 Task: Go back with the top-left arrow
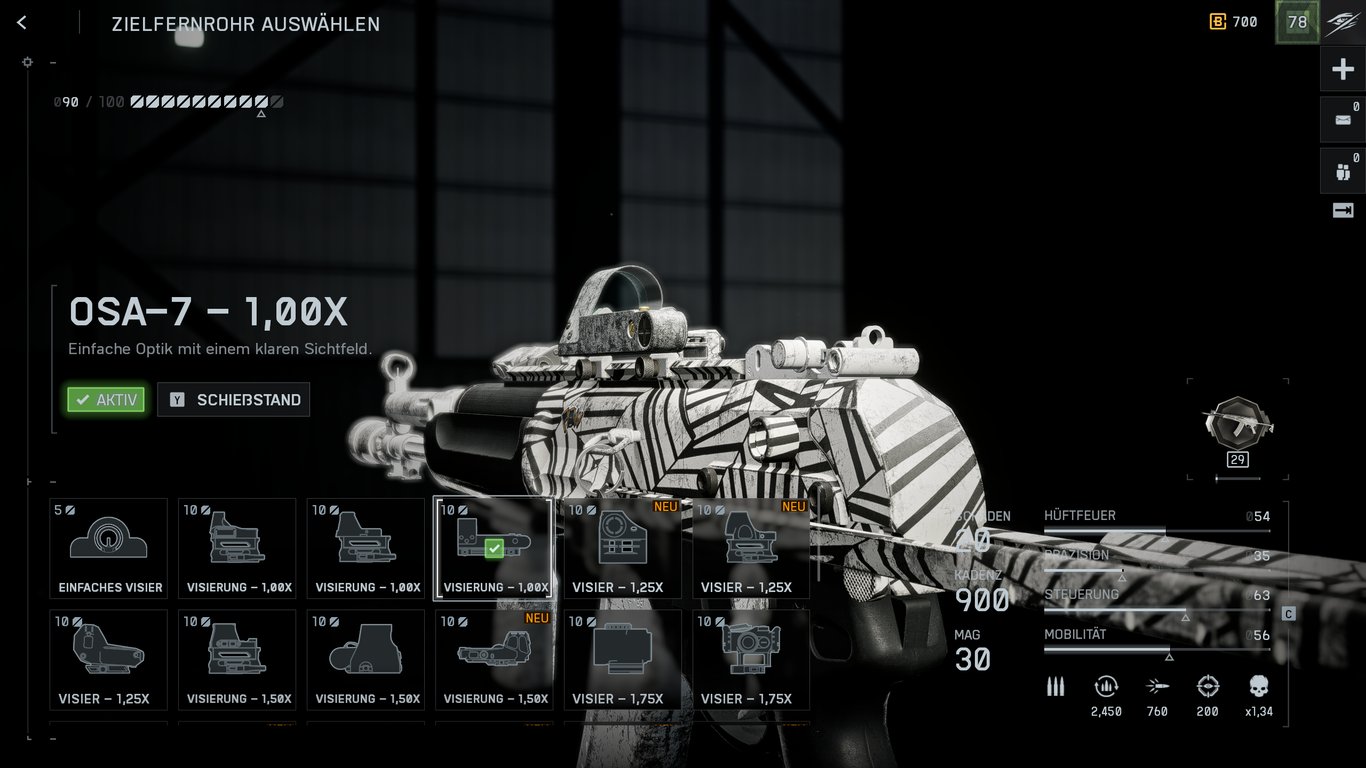(22, 23)
